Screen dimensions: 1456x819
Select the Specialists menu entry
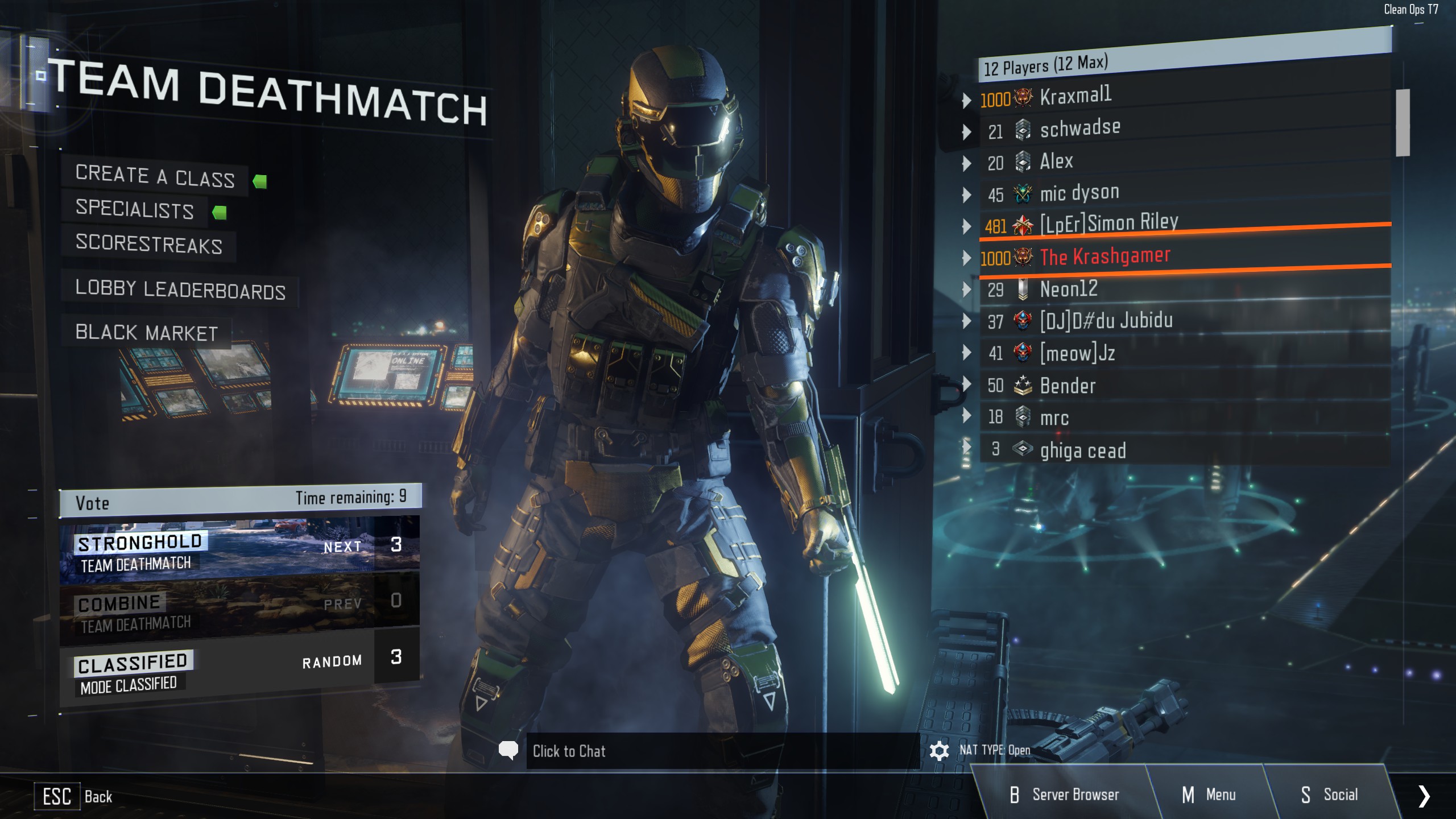click(x=135, y=209)
